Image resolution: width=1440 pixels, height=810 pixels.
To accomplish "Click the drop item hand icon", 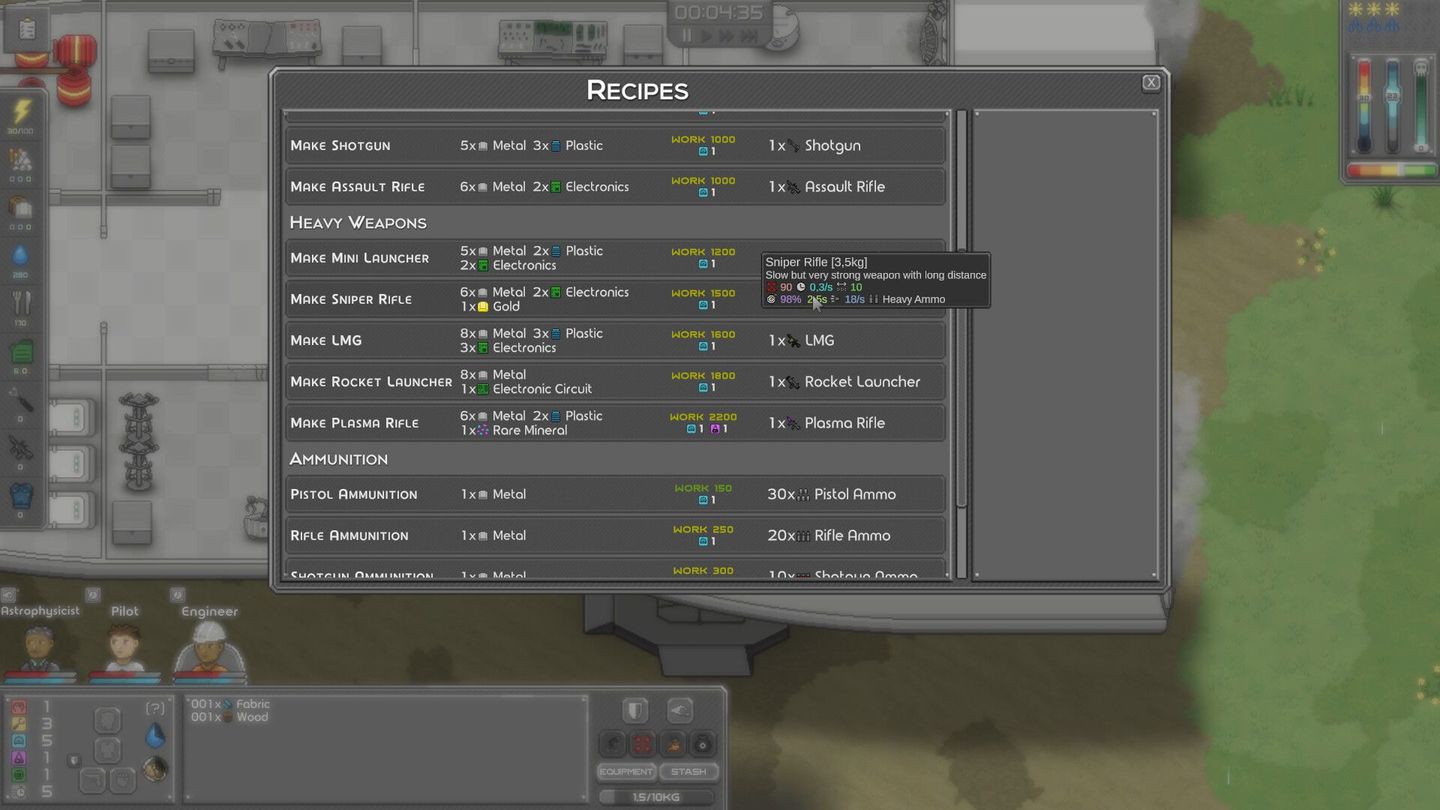I will pyautogui.click(x=679, y=710).
